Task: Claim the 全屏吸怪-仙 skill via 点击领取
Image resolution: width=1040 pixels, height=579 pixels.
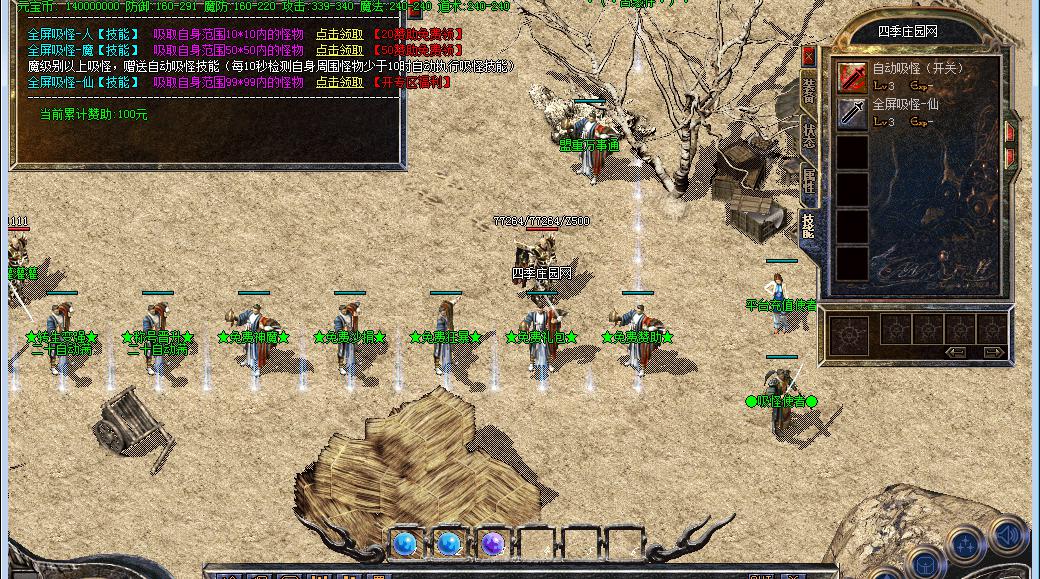Action: [339, 83]
